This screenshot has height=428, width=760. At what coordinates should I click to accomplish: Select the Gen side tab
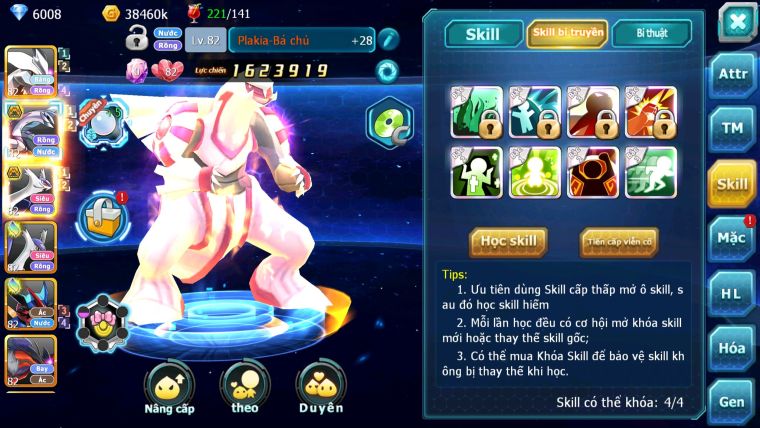point(732,401)
